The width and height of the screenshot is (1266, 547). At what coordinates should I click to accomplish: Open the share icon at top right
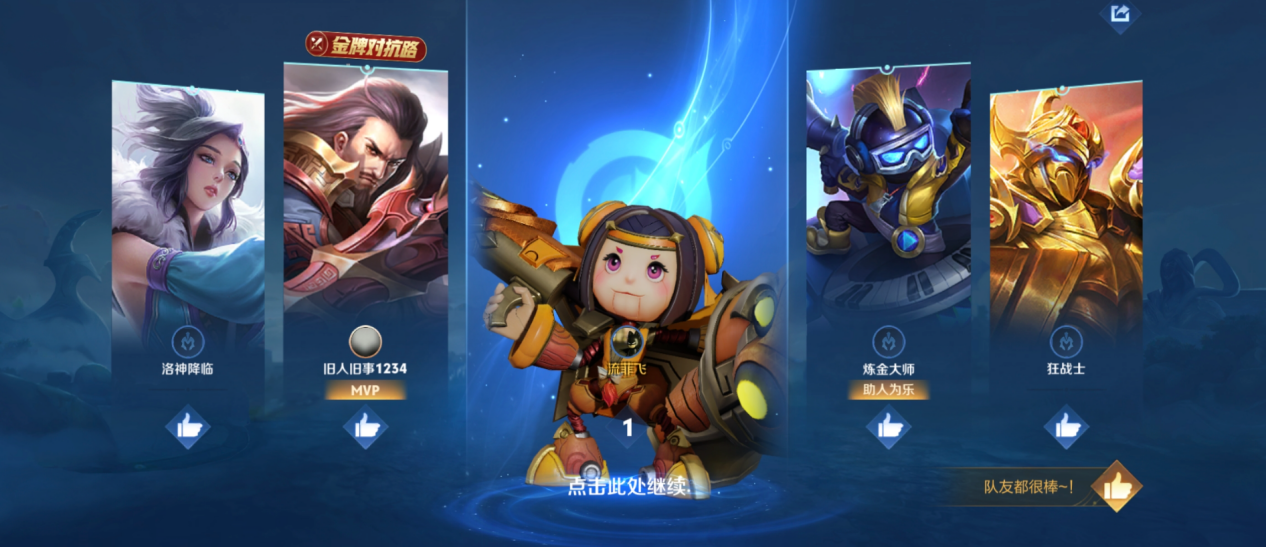pos(1120,14)
